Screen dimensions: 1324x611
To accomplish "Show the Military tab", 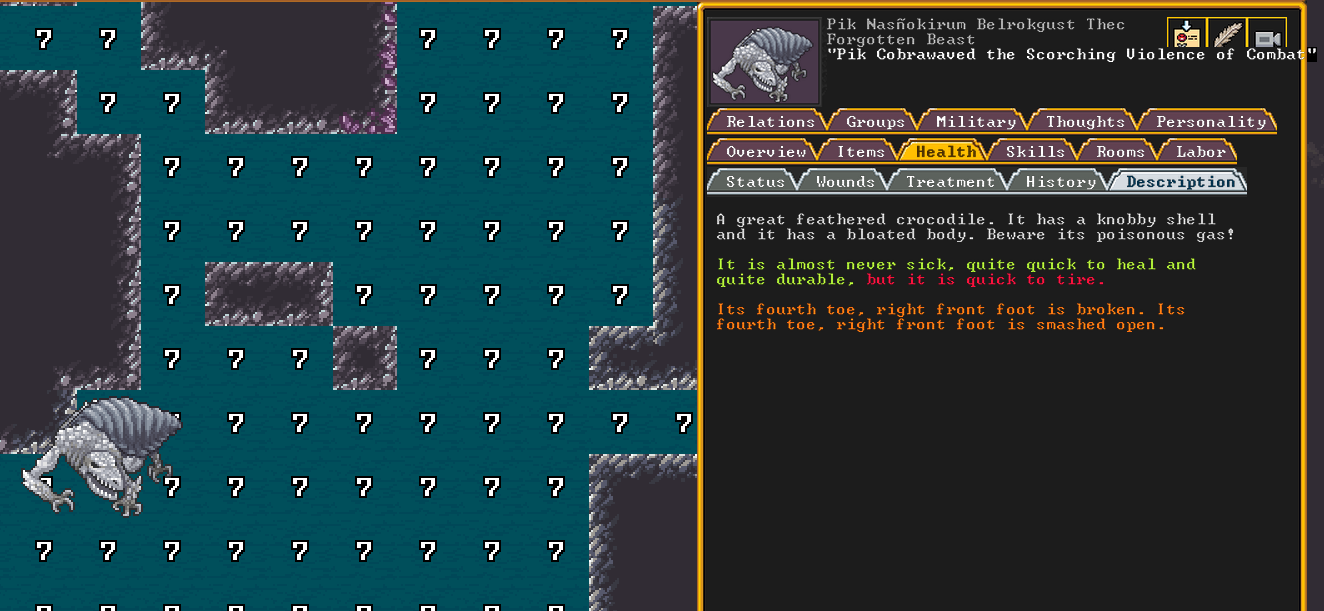I will coord(975,121).
